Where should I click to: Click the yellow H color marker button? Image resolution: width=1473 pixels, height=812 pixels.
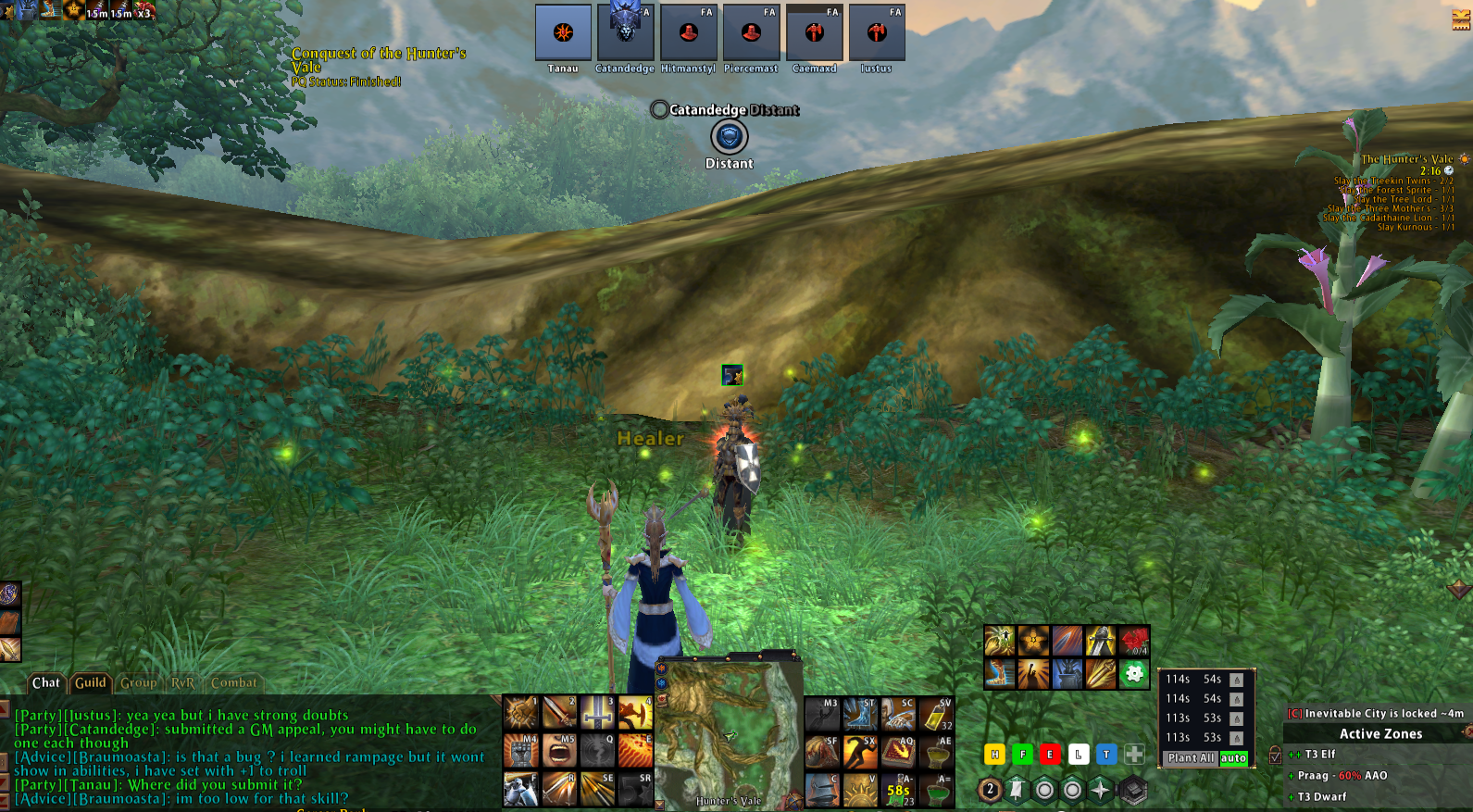pyautogui.click(x=994, y=754)
